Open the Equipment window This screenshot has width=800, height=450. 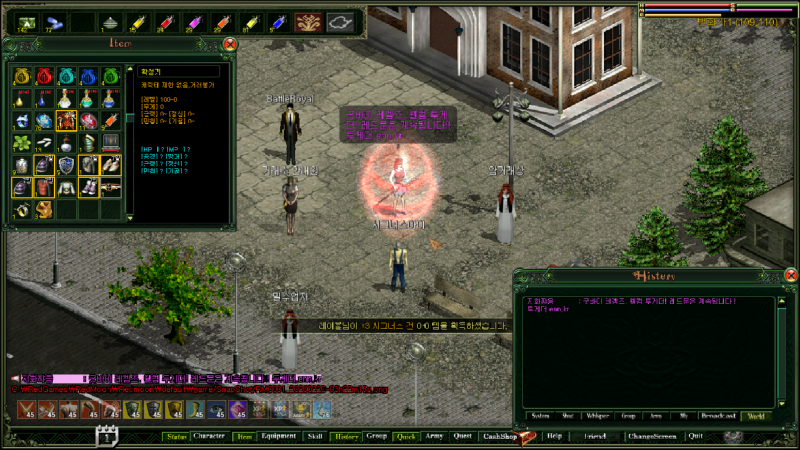tap(278, 437)
